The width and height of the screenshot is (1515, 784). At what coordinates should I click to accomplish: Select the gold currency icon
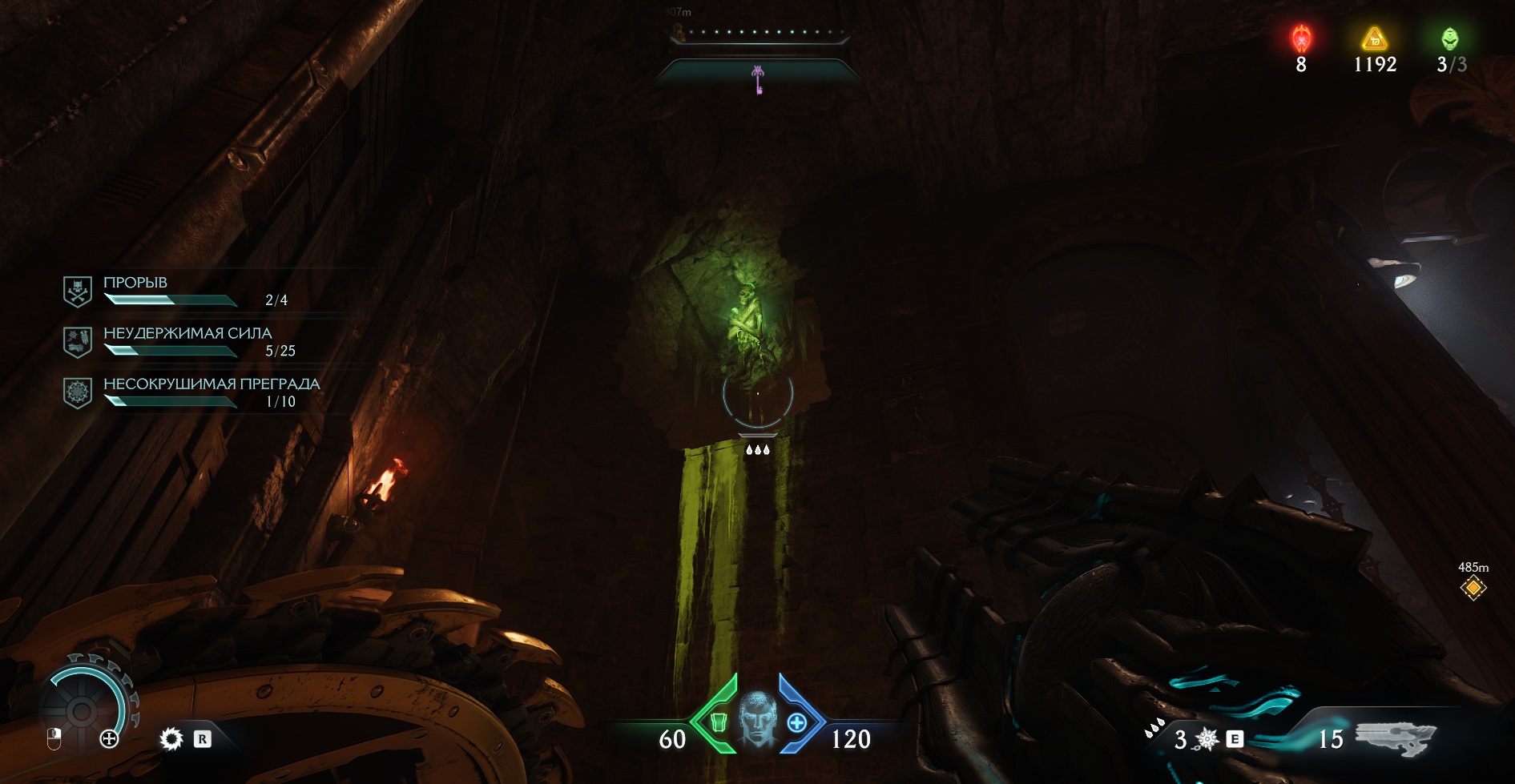[1375, 38]
